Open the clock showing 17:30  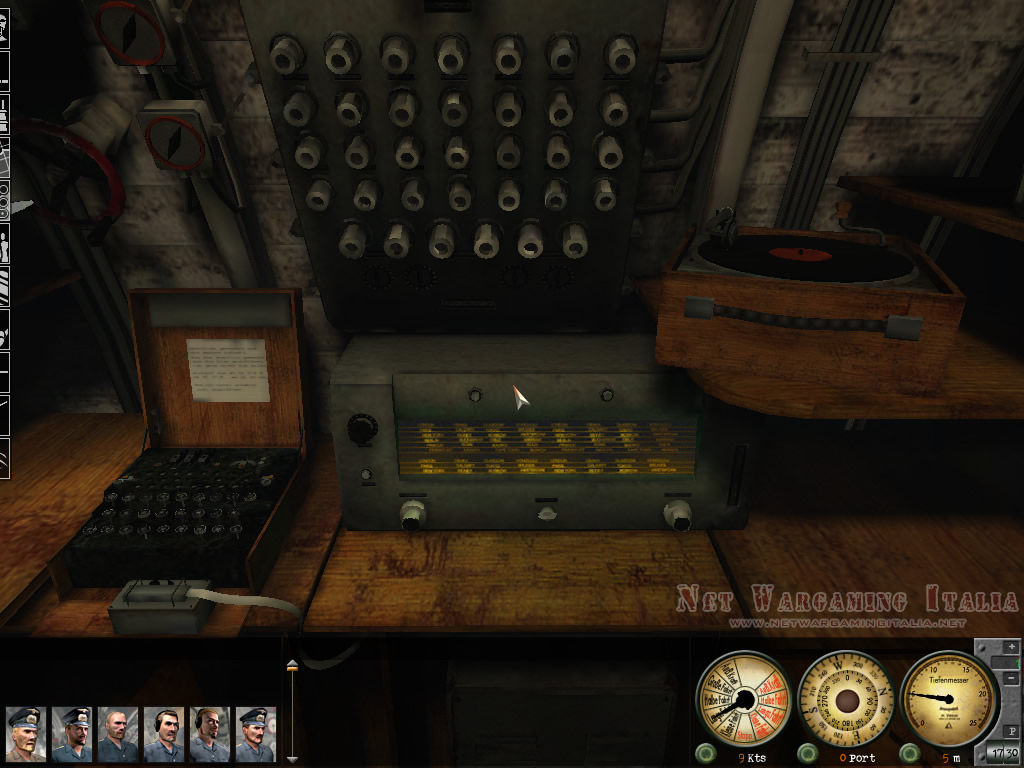click(x=1003, y=753)
